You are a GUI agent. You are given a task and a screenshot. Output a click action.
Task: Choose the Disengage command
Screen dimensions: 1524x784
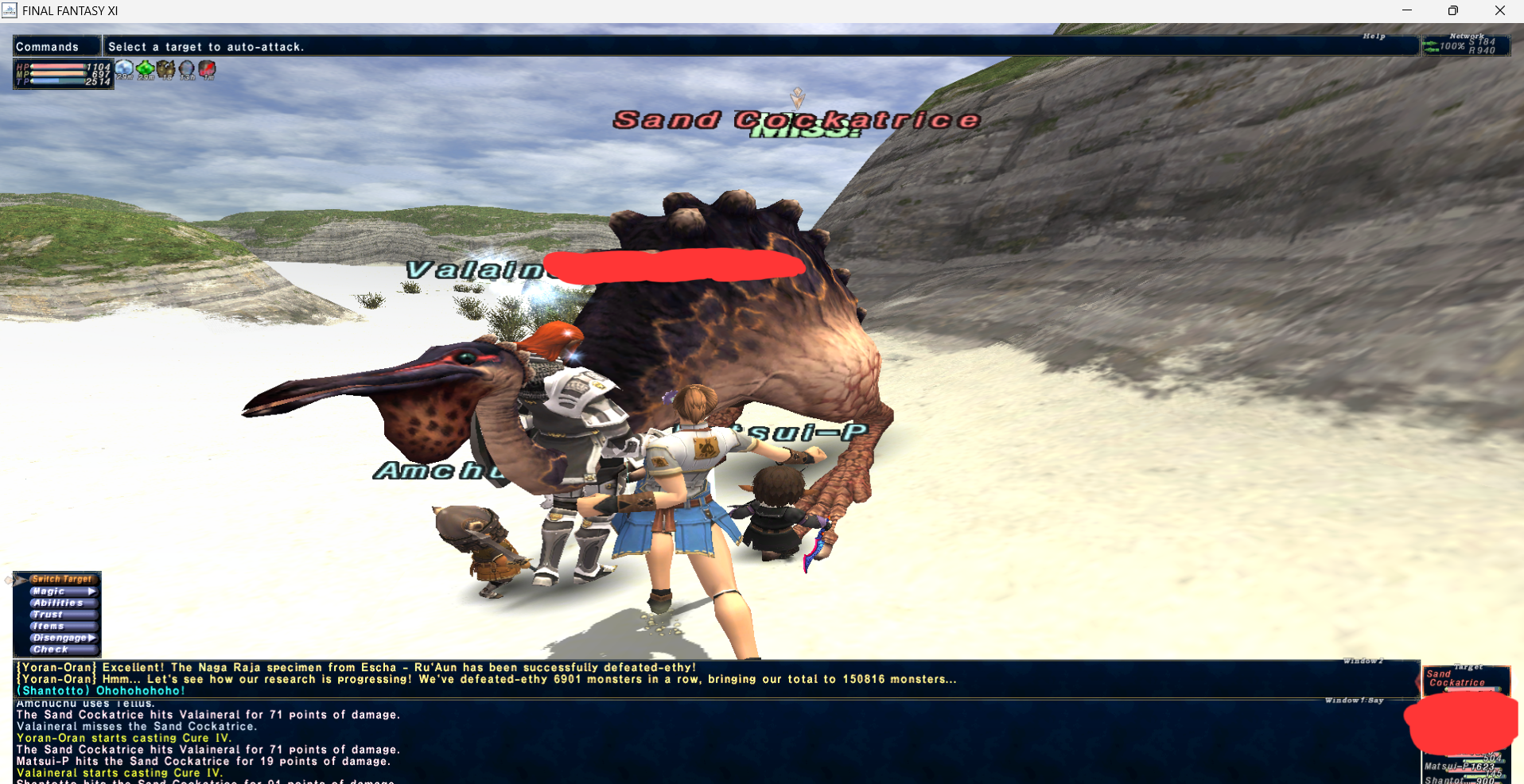pos(60,638)
